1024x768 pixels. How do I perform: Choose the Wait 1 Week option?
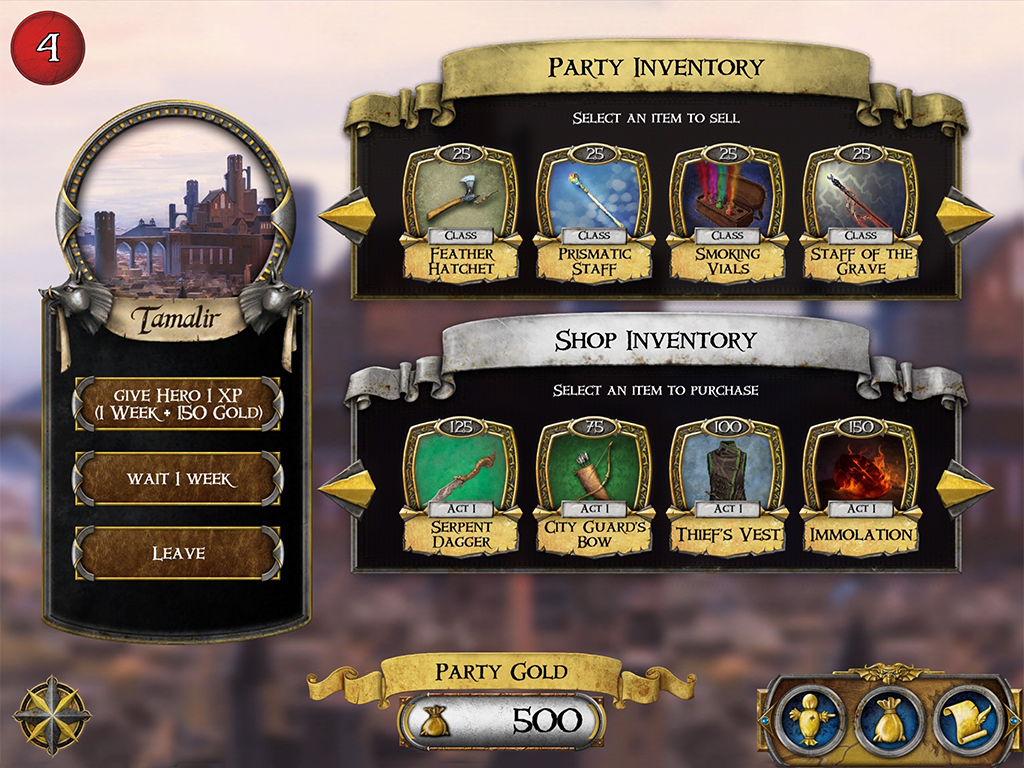pos(178,479)
